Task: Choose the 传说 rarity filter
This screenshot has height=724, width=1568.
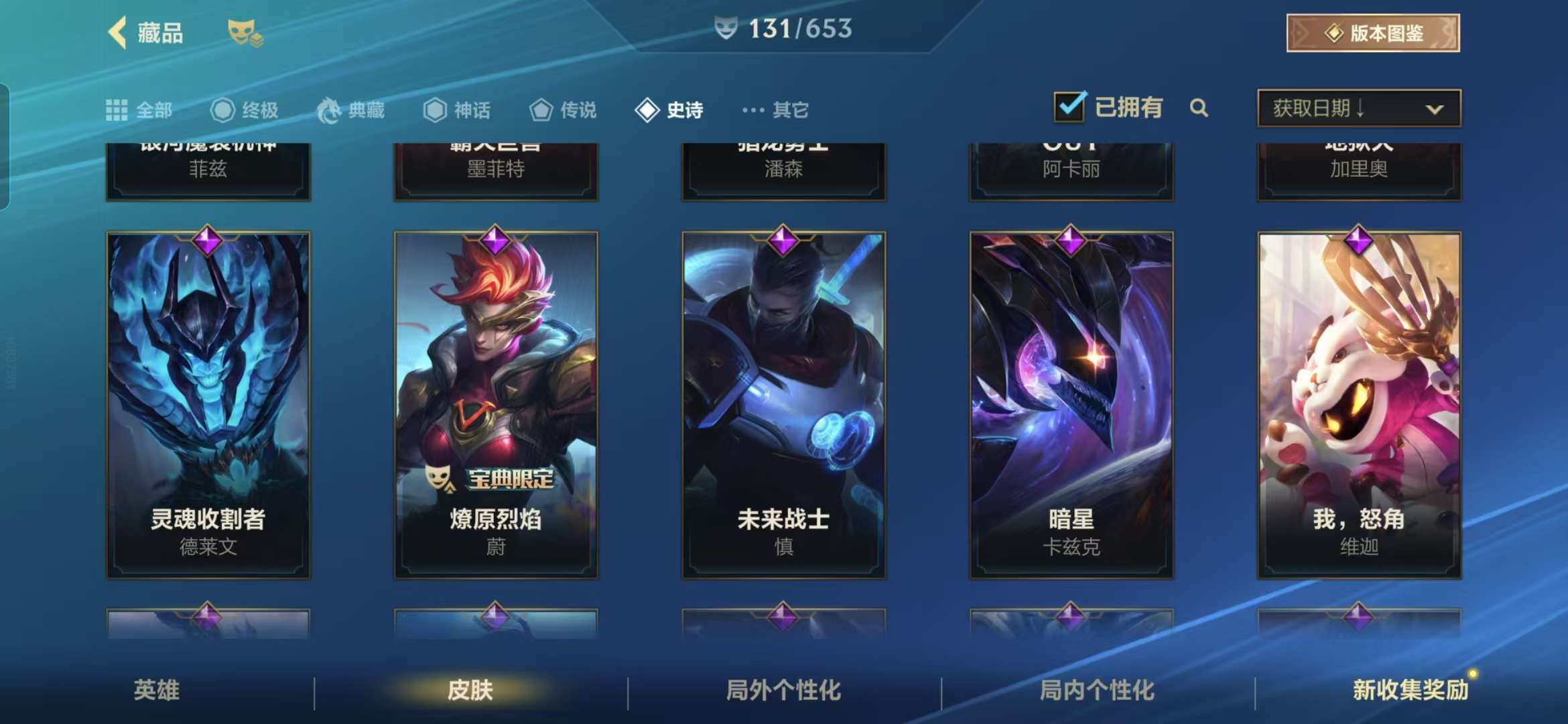Action: click(x=563, y=110)
